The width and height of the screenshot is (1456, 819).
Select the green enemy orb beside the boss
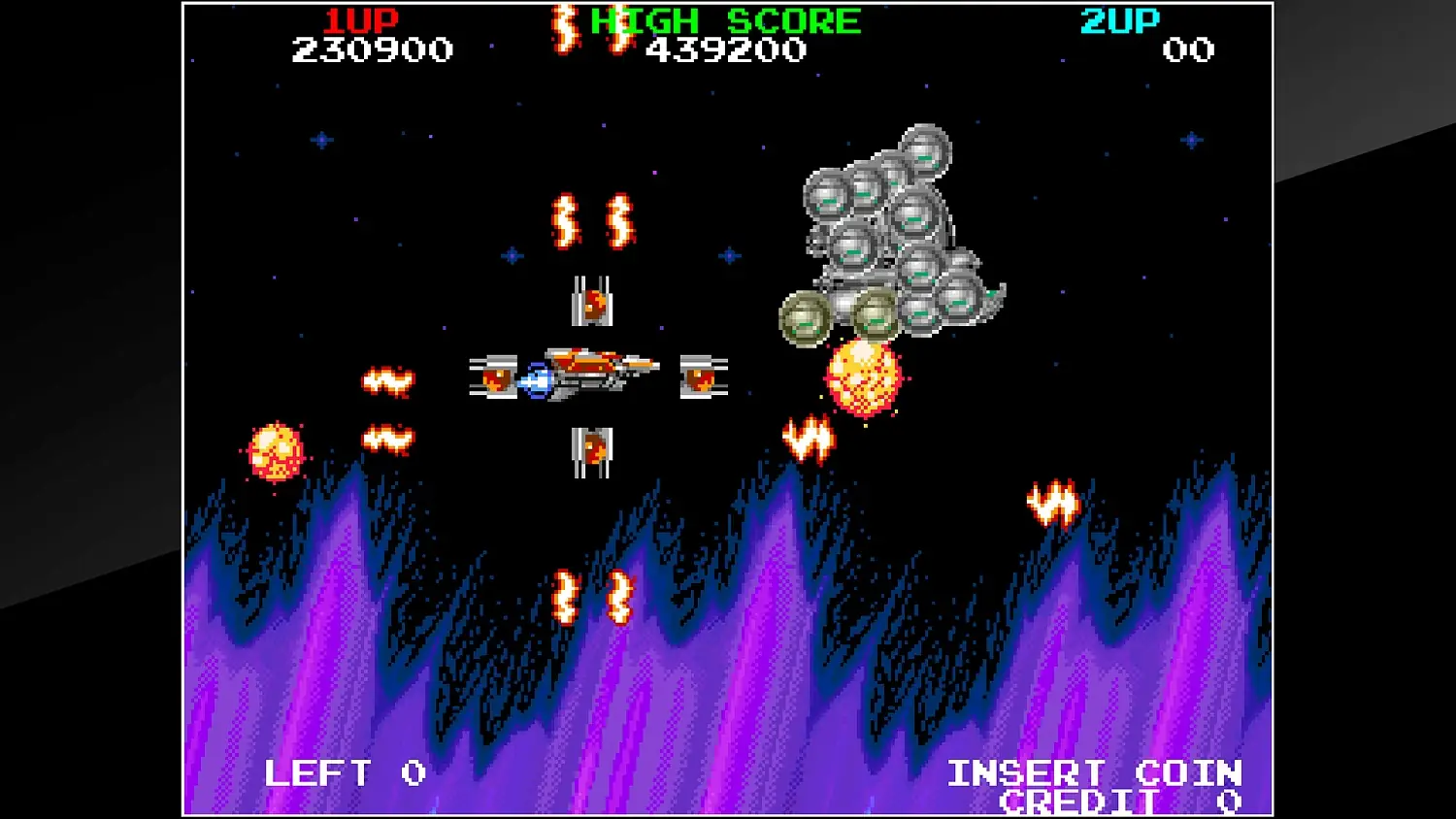[x=802, y=317]
